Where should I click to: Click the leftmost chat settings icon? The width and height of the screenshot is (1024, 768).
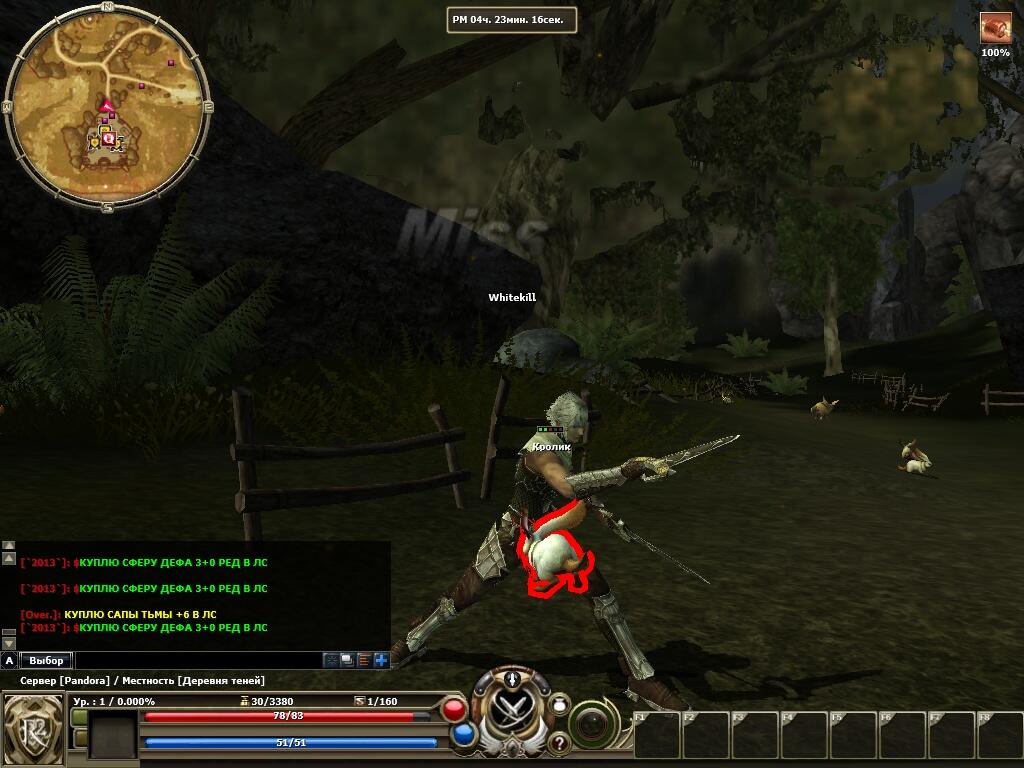pos(330,660)
